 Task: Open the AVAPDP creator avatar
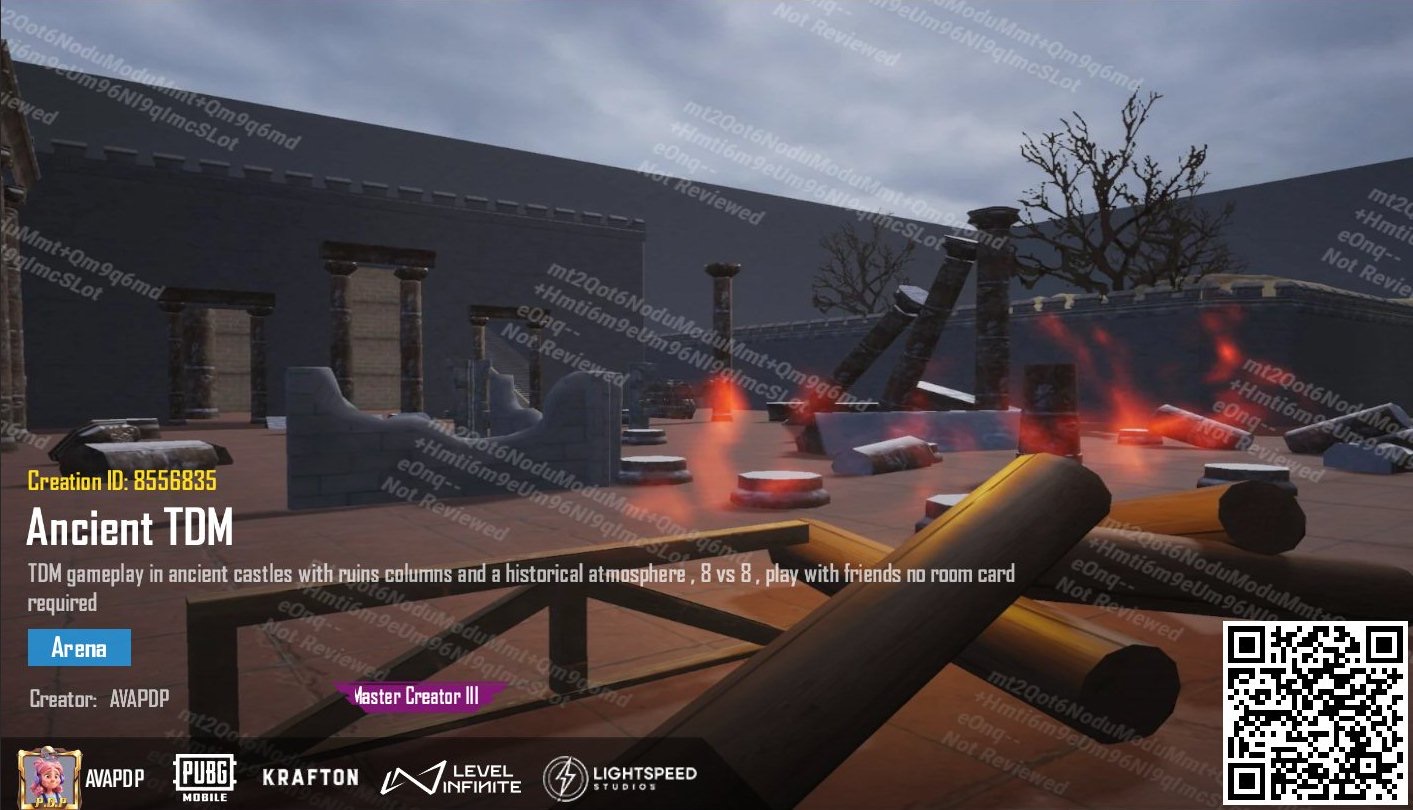[49, 778]
